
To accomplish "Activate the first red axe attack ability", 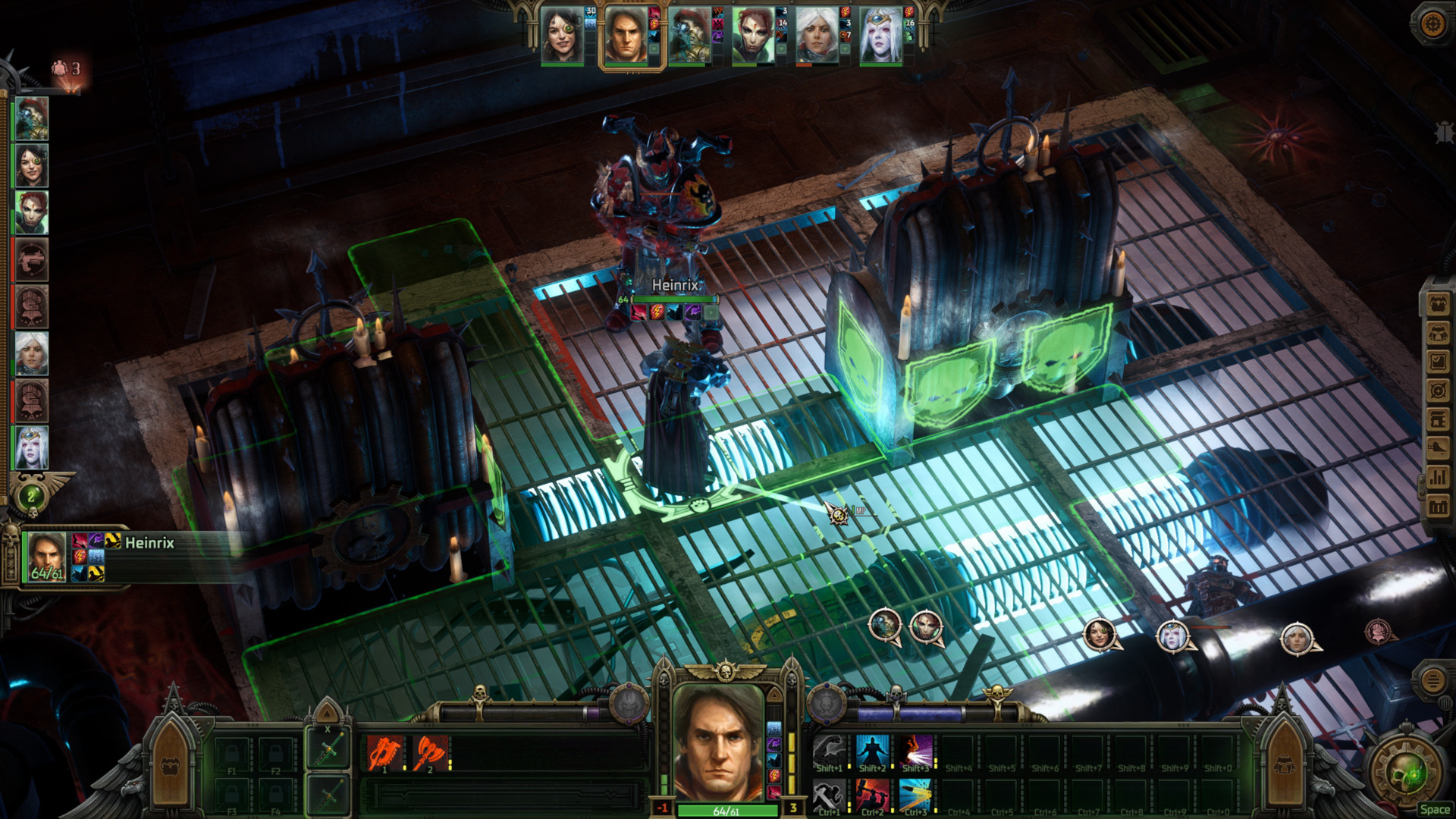I will click(x=385, y=754).
